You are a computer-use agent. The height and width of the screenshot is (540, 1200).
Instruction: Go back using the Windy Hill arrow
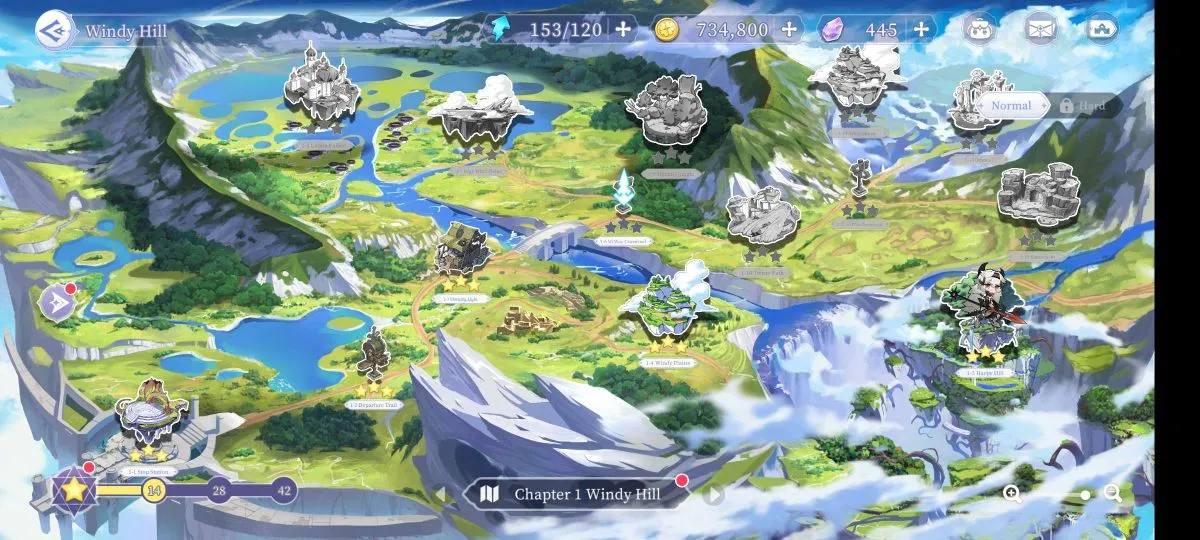click(54, 30)
